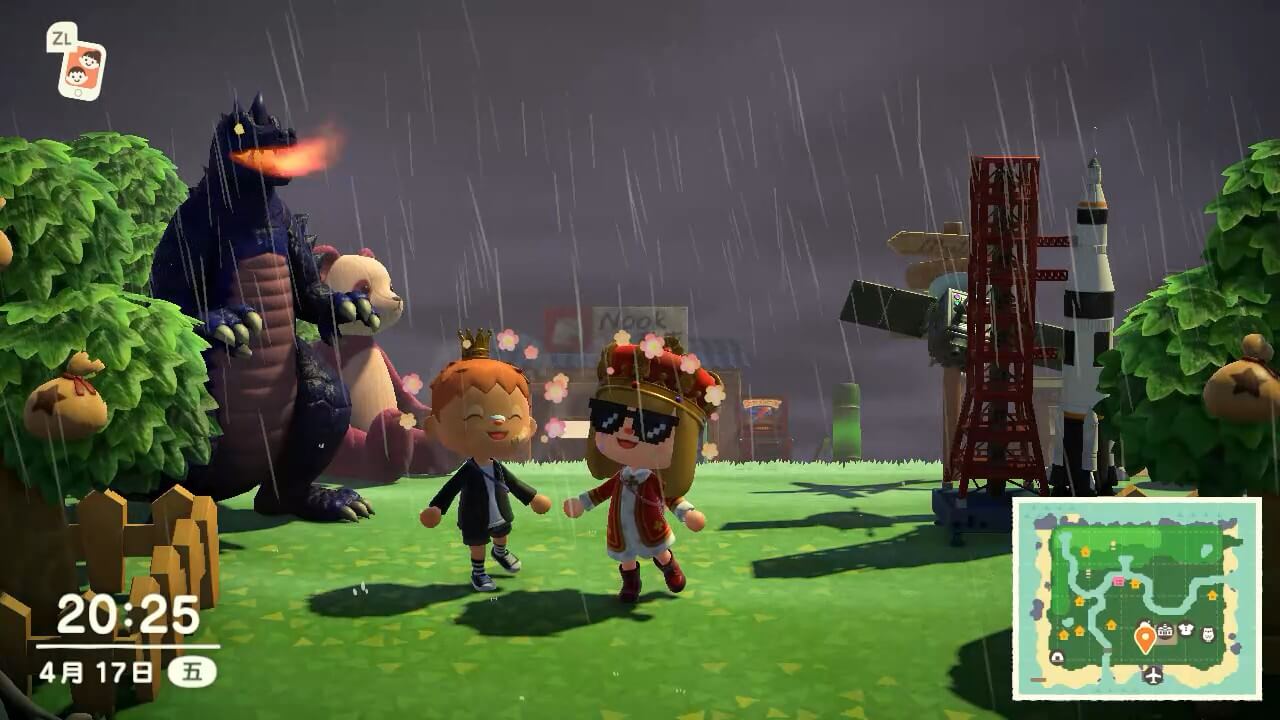Click the orange player location pin
The width and height of the screenshot is (1280, 720).
coord(1145,637)
